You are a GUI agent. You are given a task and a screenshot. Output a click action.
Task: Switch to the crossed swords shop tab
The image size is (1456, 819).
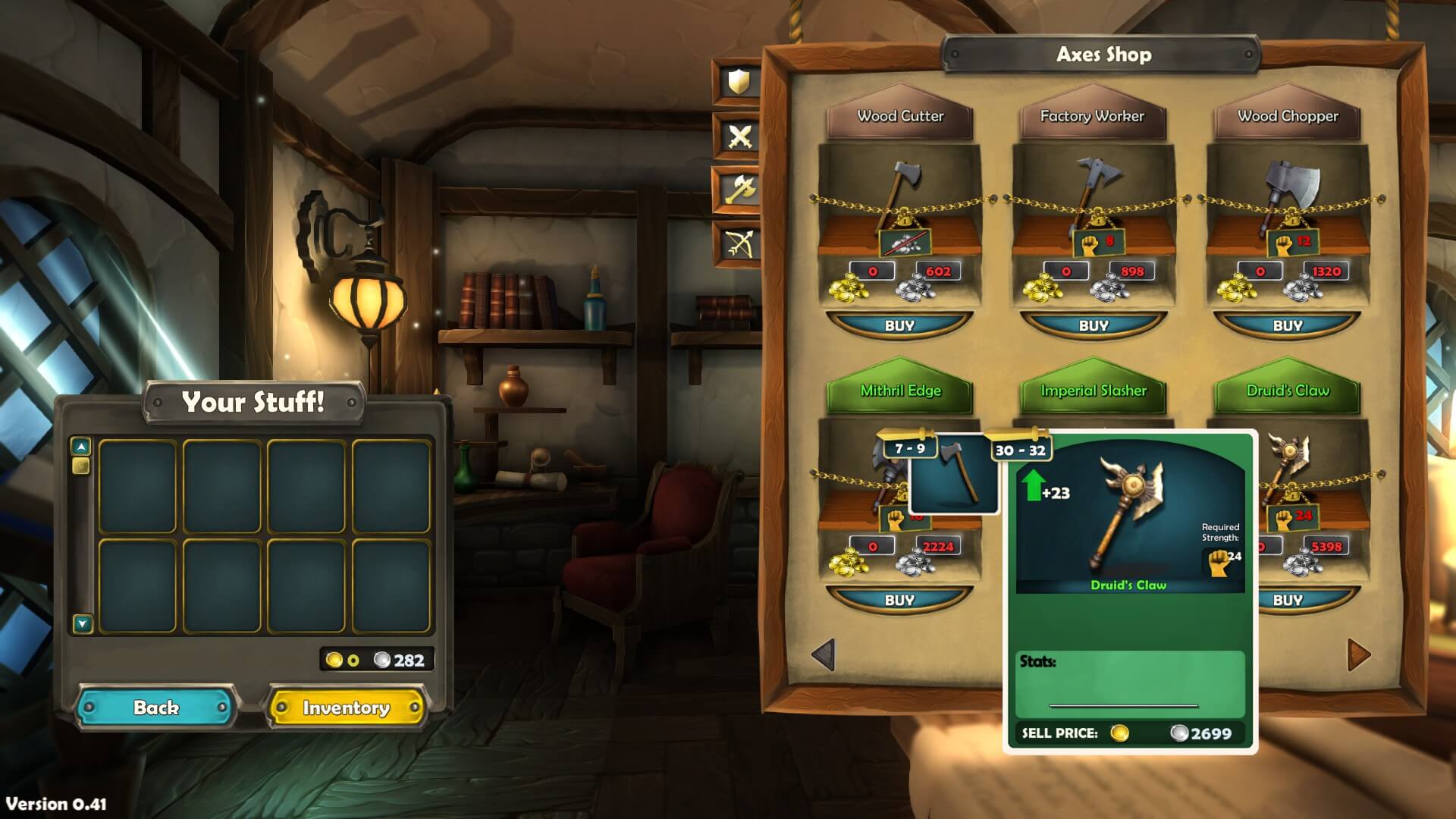click(739, 136)
